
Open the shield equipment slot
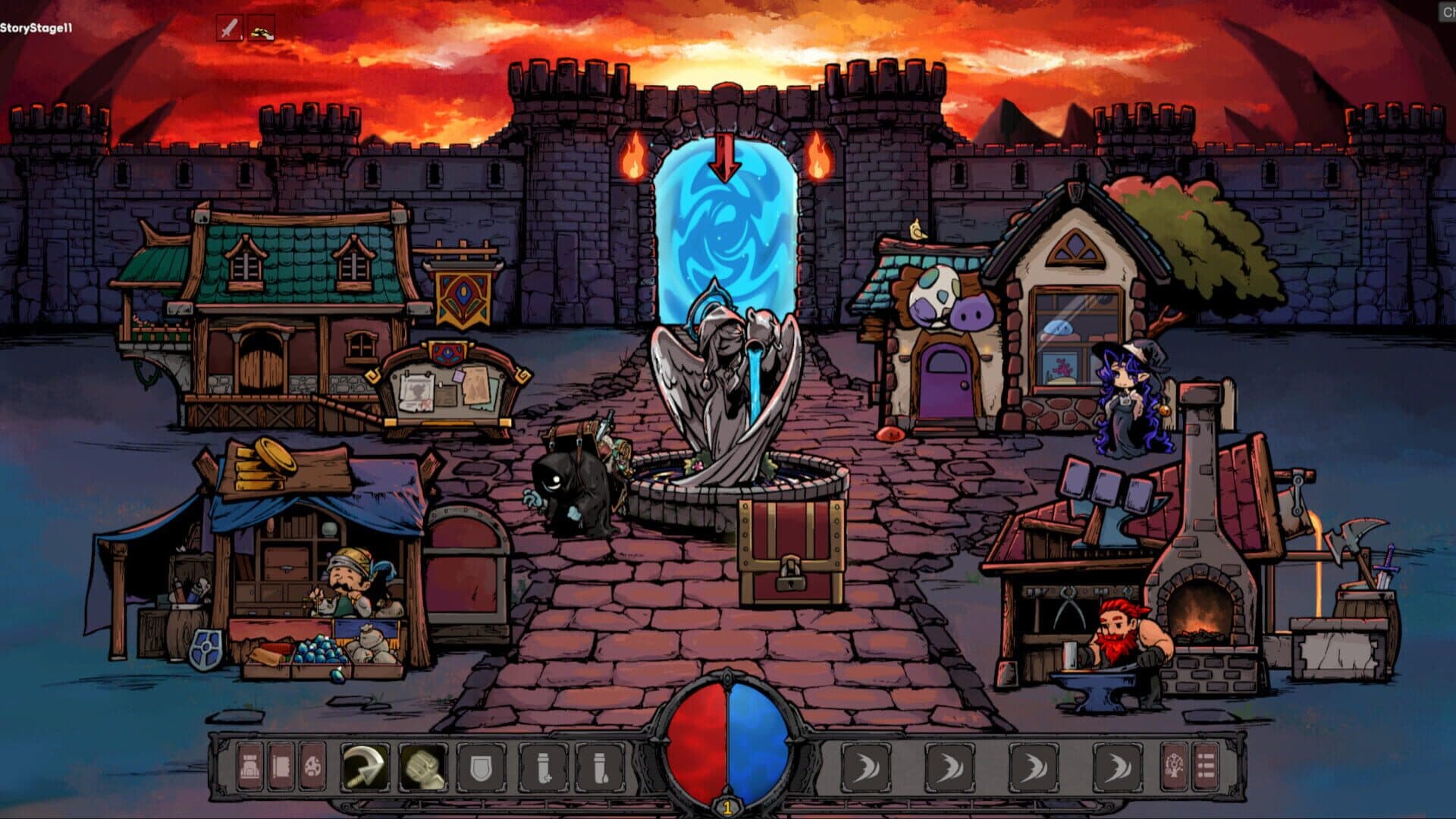click(x=481, y=767)
